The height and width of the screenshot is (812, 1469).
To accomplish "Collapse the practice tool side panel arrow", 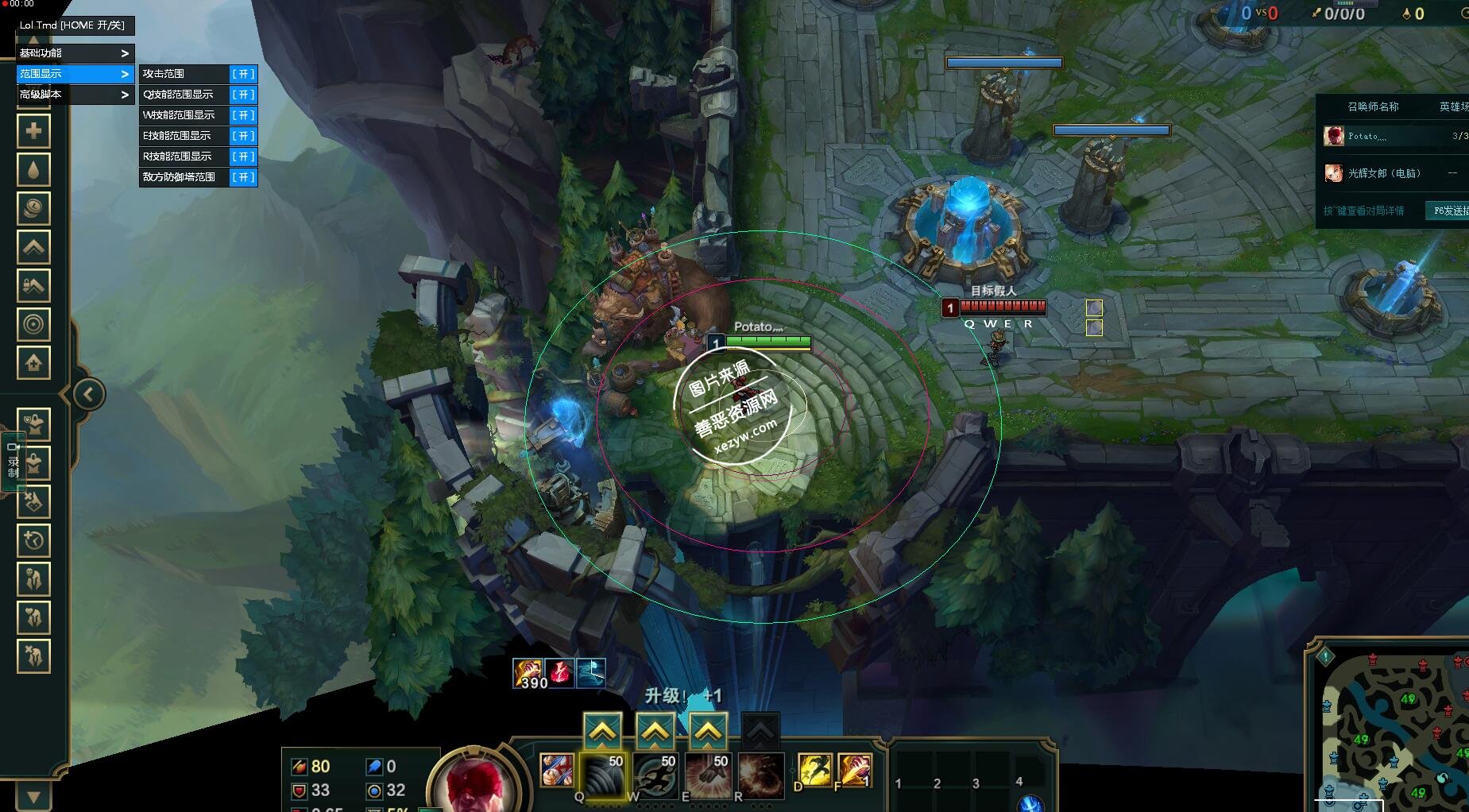I will point(88,394).
